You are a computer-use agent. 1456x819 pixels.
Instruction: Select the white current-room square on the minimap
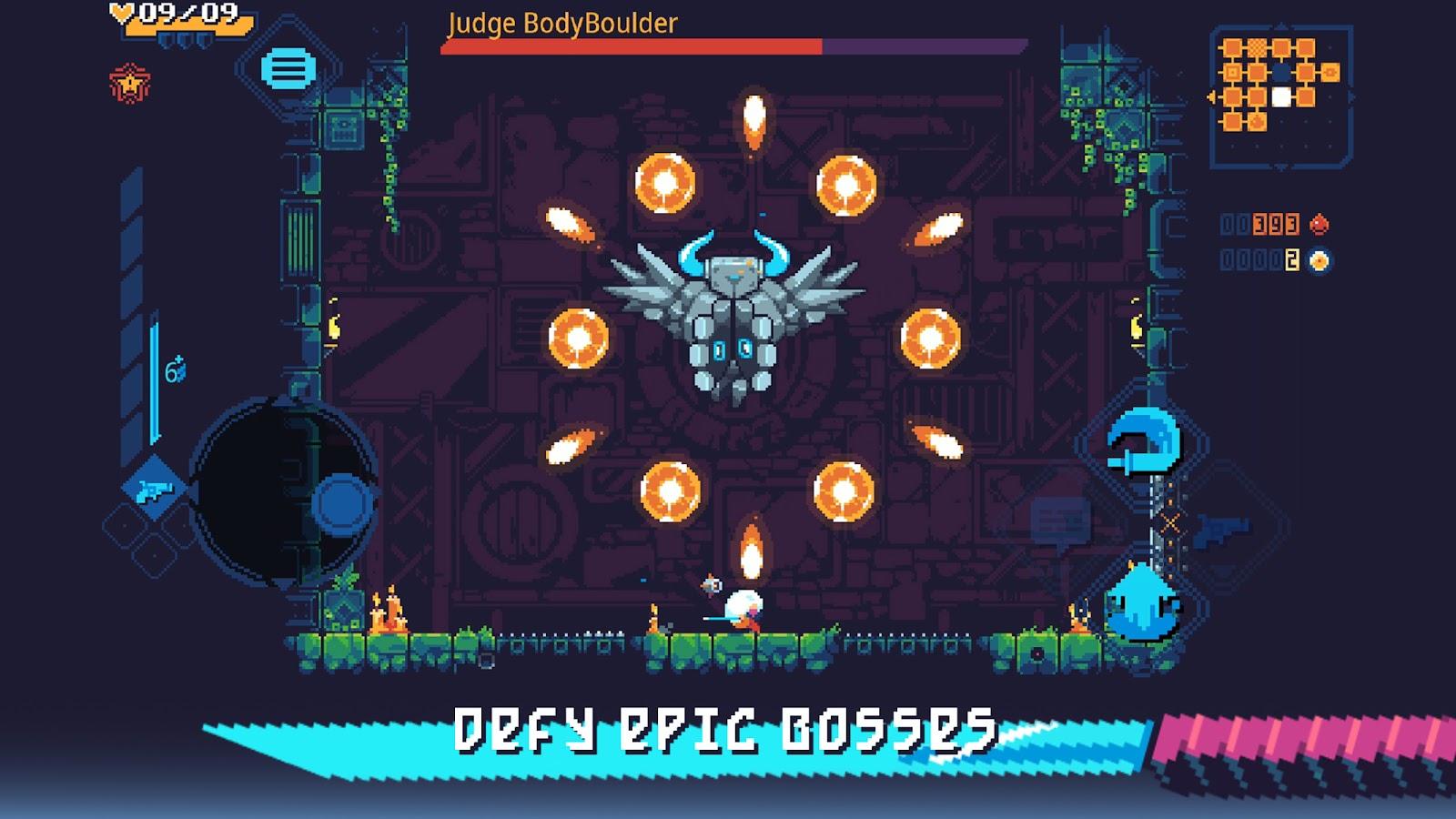click(1281, 97)
